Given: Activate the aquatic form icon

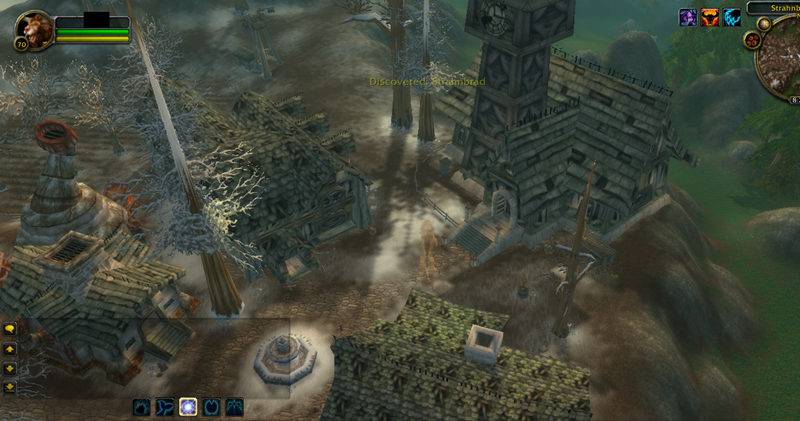Looking at the screenshot, I should [x=165, y=407].
